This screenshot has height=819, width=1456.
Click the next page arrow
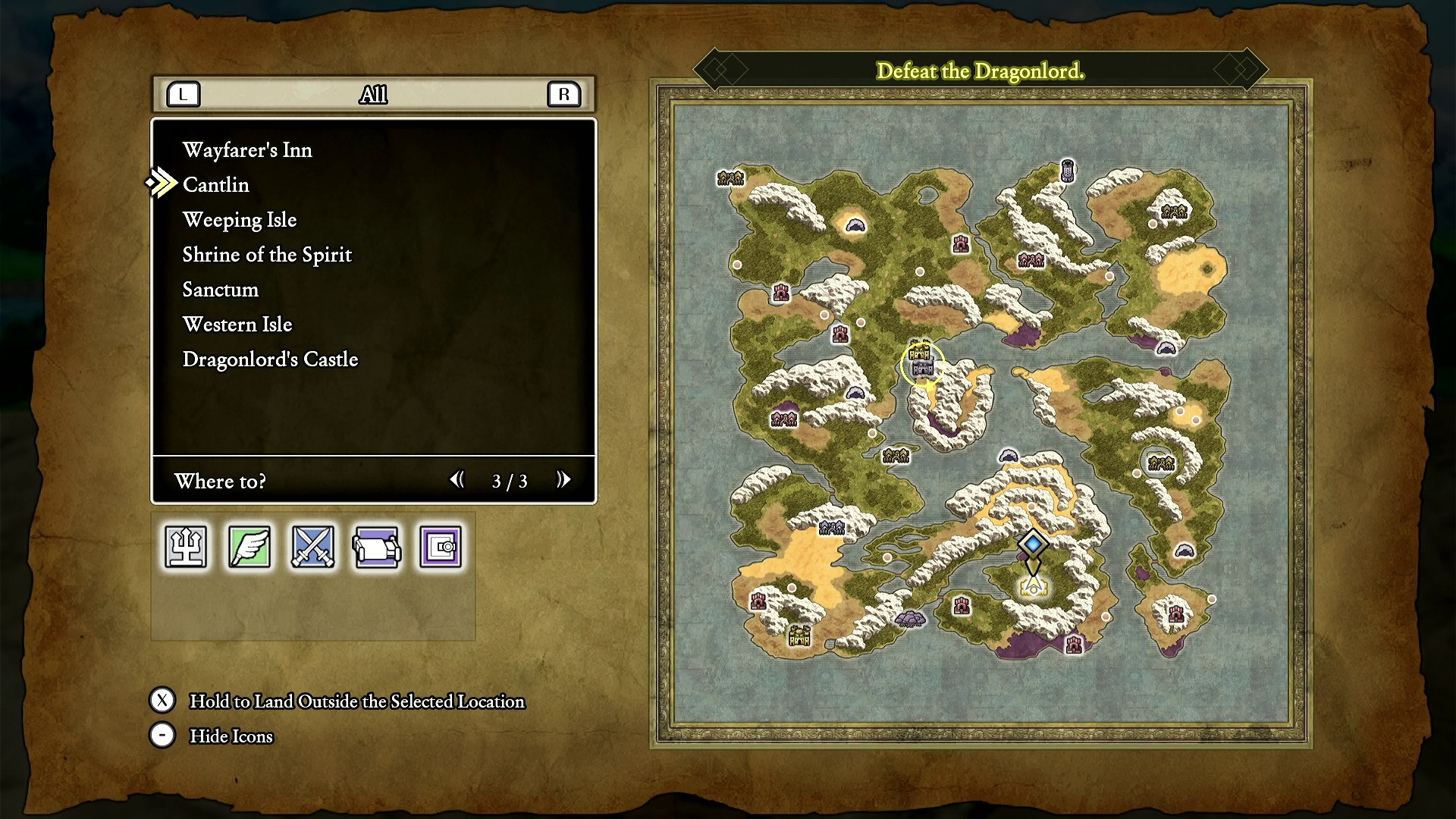click(x=563, y=480)
